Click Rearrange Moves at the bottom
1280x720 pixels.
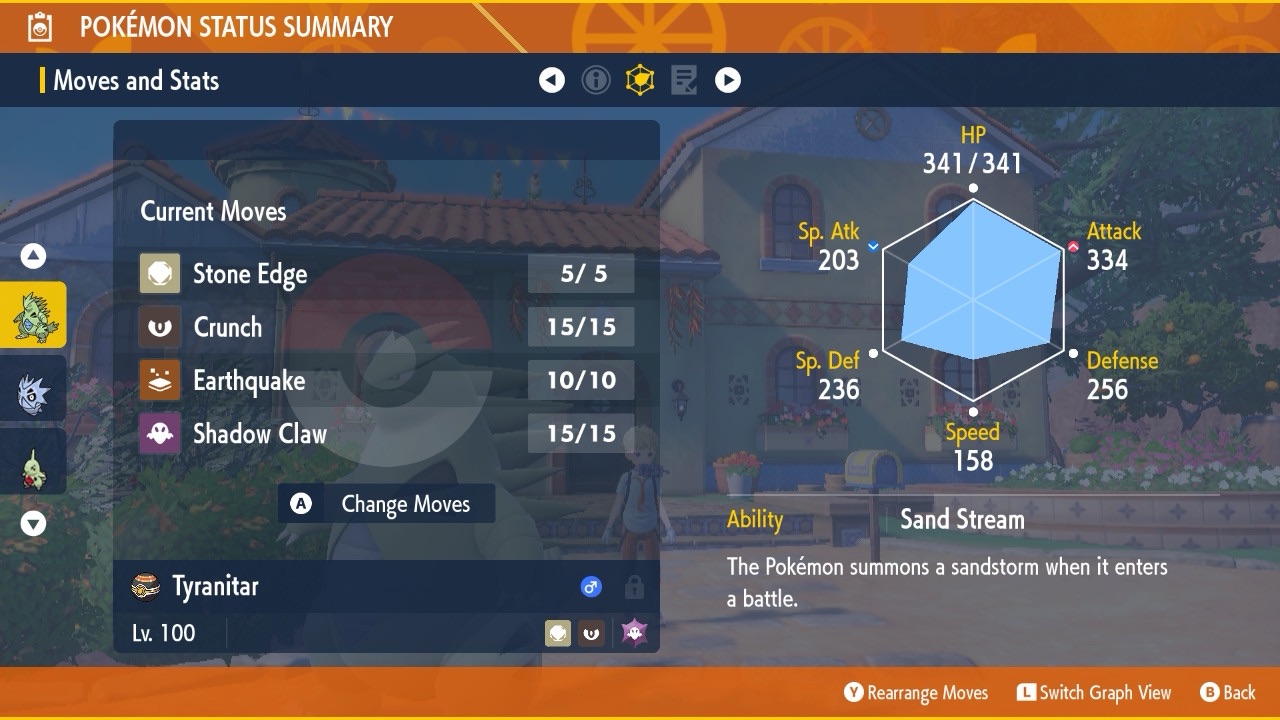click(916, 693)
